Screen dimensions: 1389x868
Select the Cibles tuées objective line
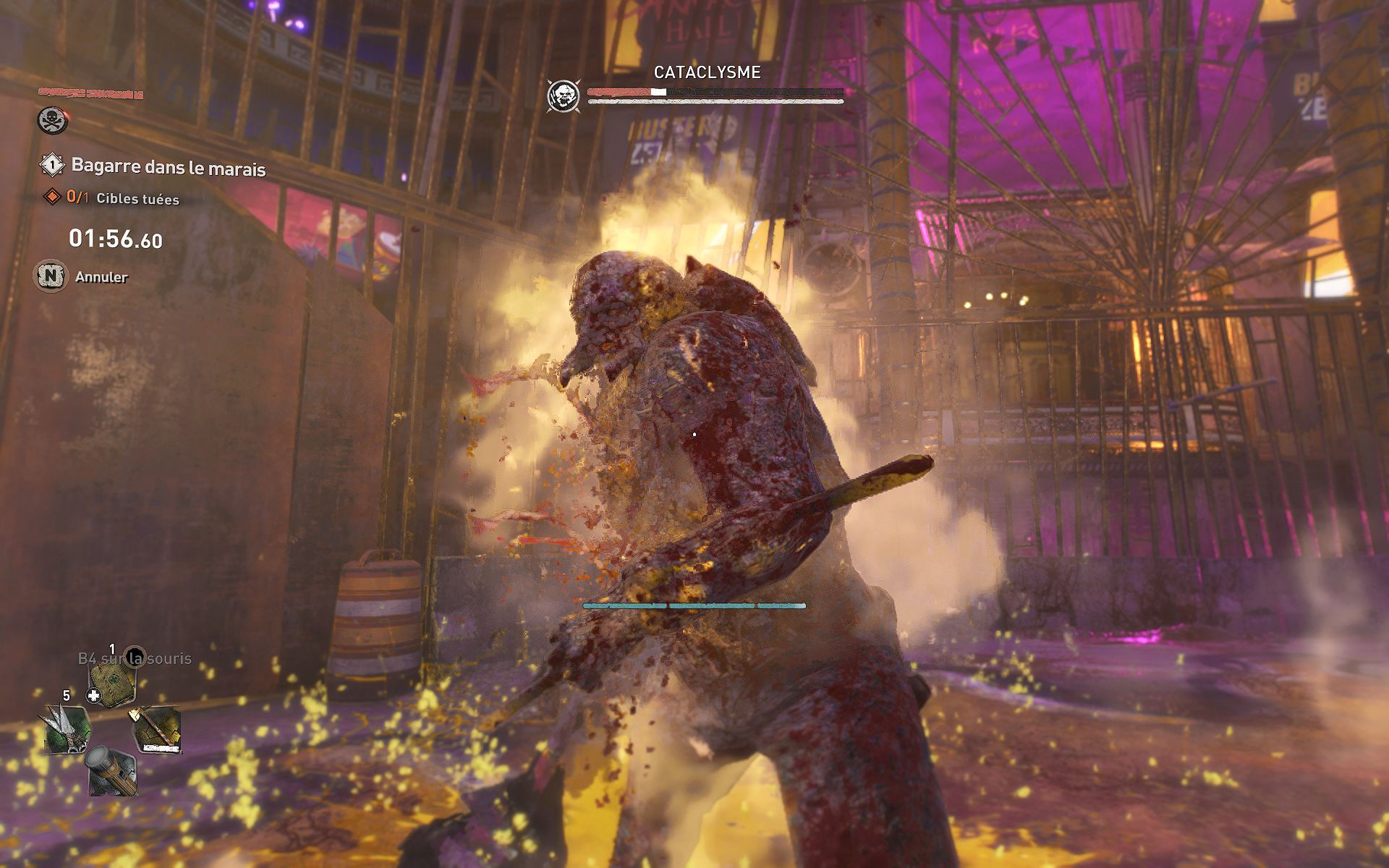coord(123,198)
